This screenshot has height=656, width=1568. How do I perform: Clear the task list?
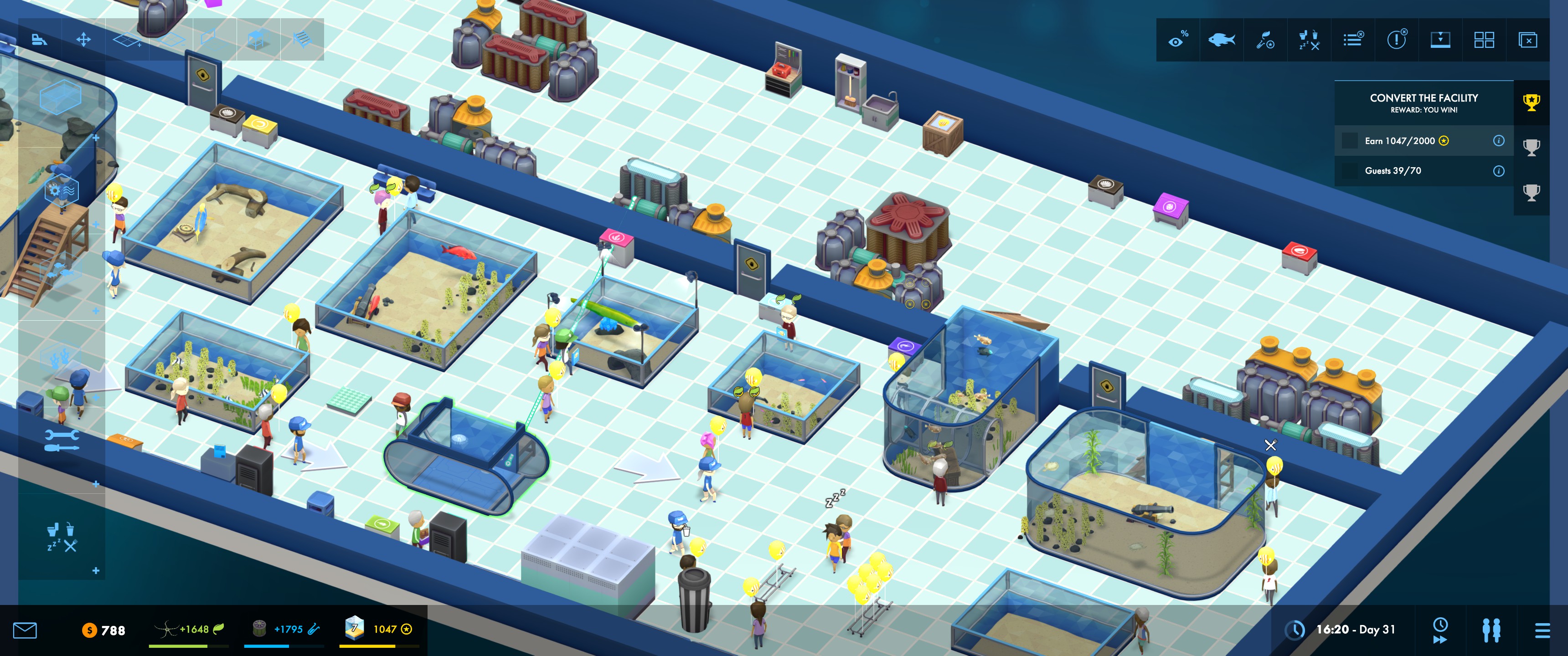click(1353, 40)
